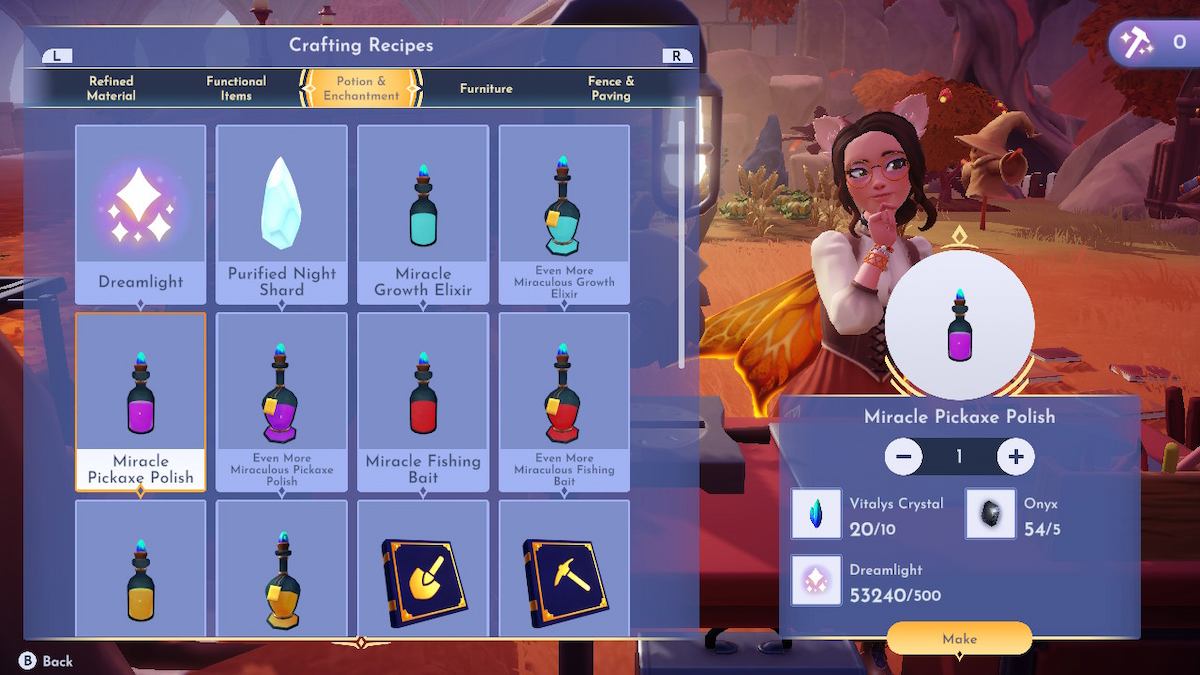Show the Furniture recipes tab
Image resolution: width=1200 pixels, height=675 pixels.
[486, 88]
